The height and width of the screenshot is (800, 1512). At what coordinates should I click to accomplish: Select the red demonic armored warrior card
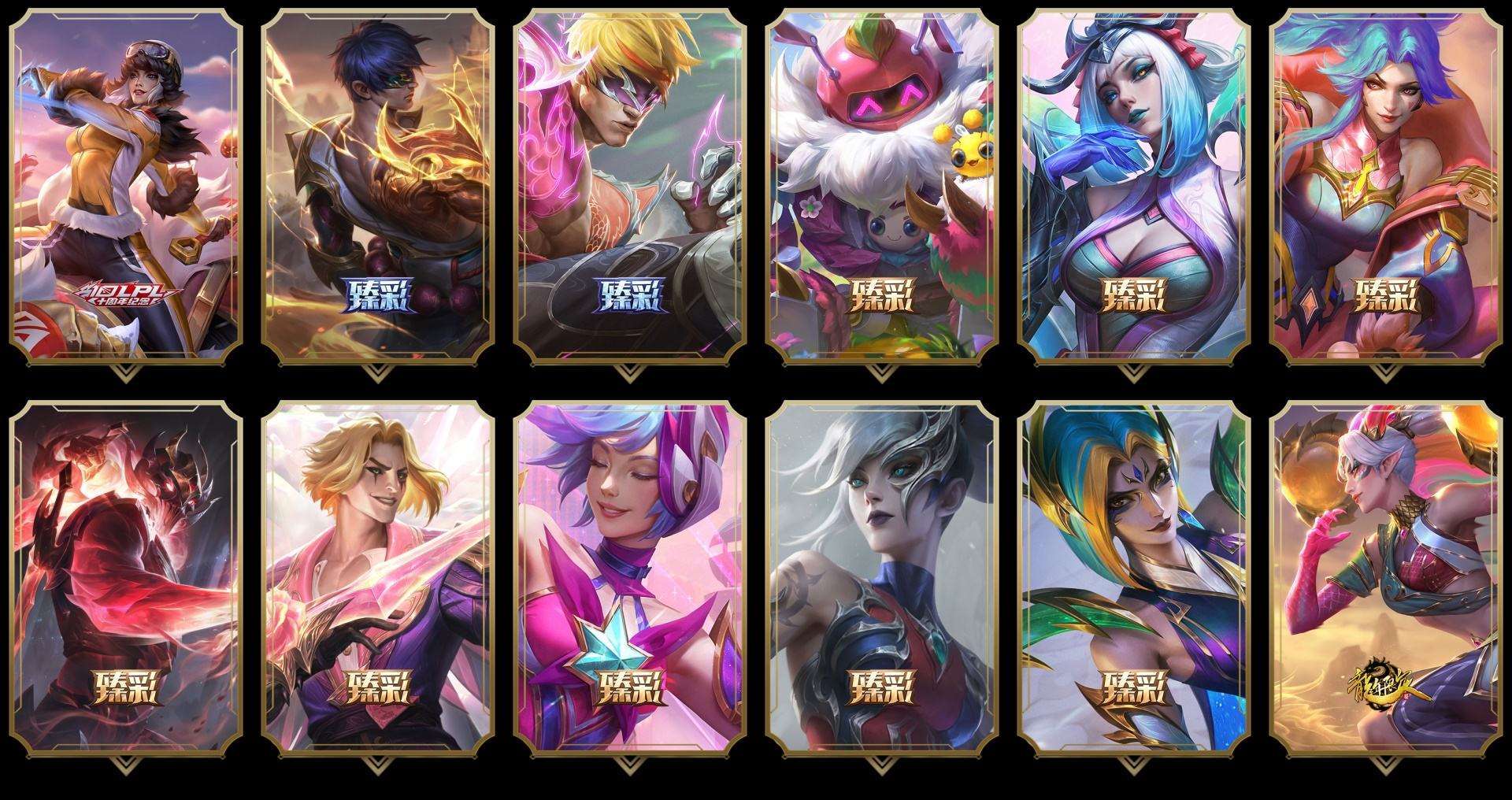pos(126,579)
